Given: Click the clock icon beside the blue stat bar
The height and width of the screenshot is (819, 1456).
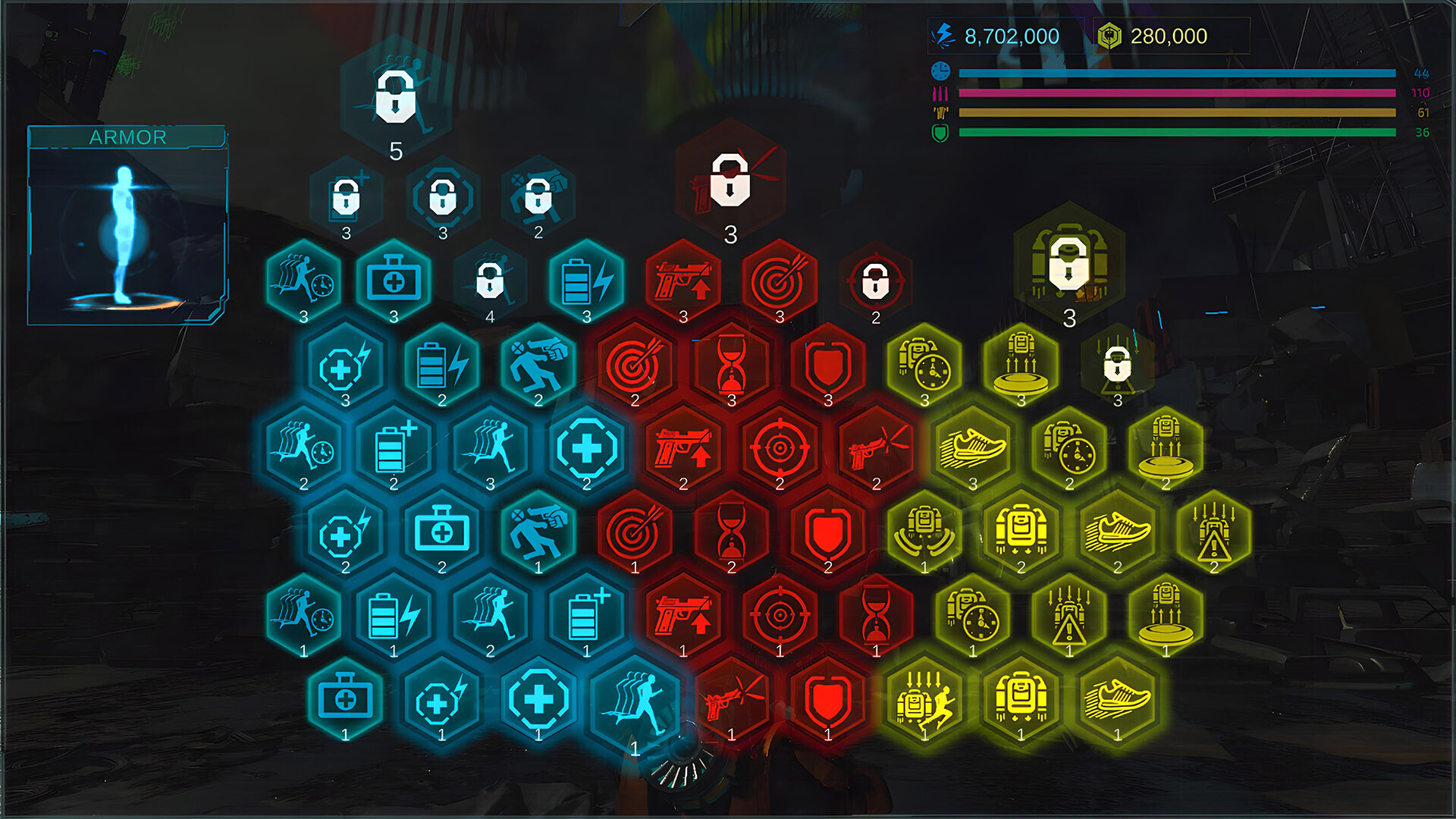Looking at the screenshot, I should tap(940, 71).
